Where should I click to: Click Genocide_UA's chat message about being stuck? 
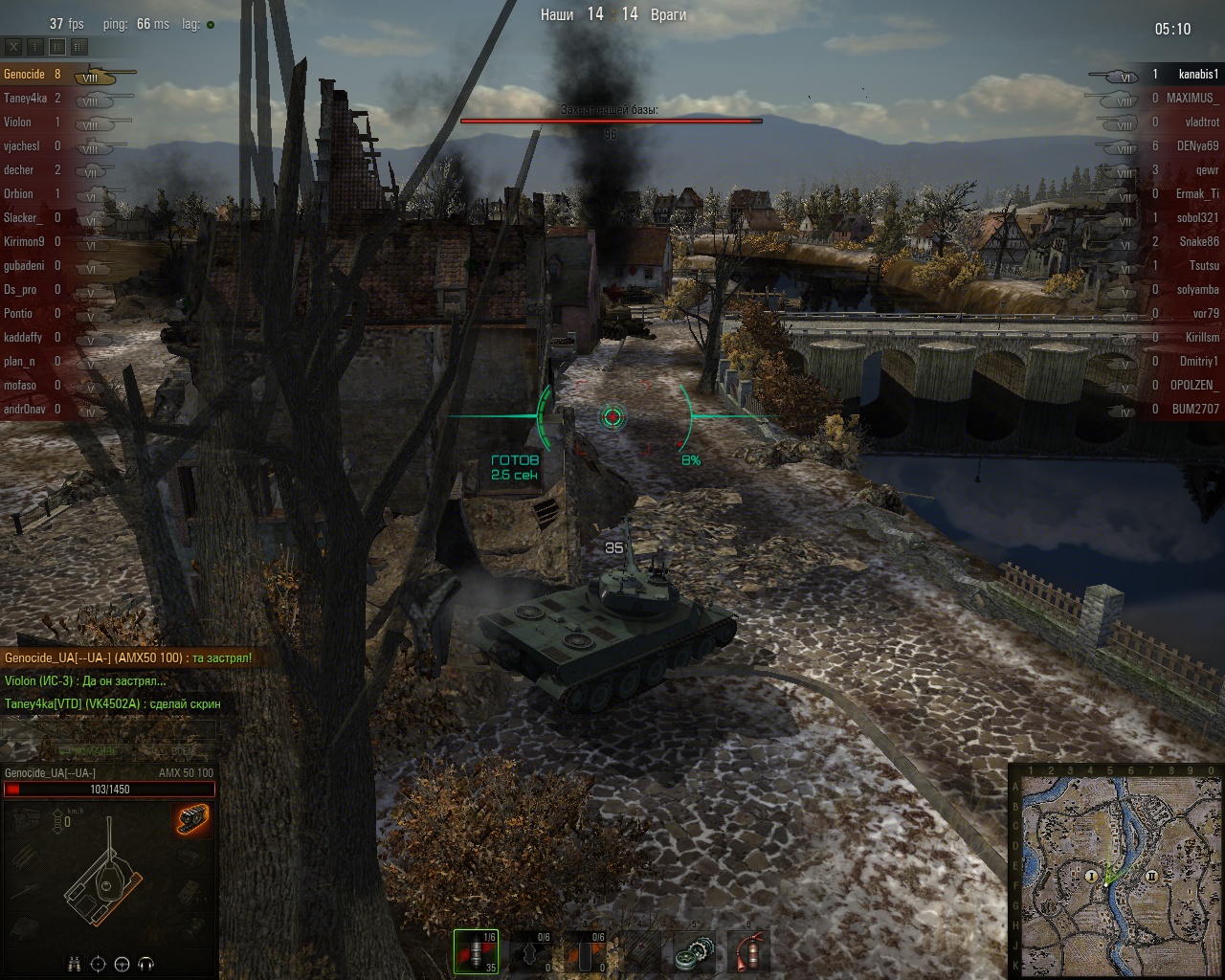point(127,658)
